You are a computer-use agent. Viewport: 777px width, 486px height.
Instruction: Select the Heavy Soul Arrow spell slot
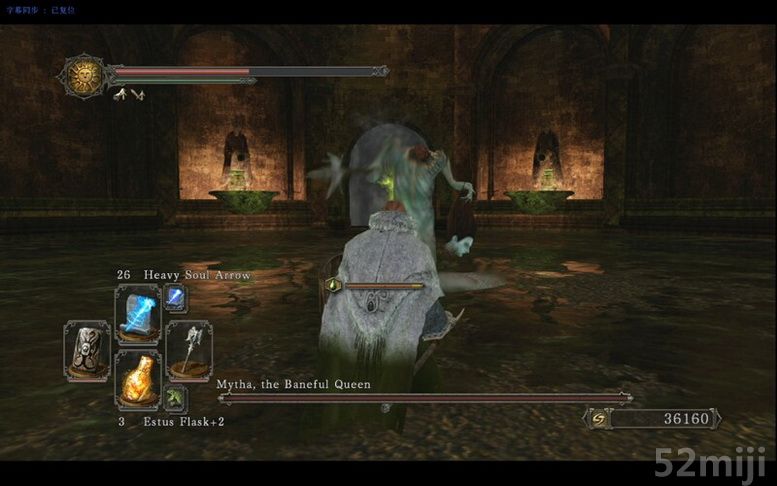(x=137, y=314)
